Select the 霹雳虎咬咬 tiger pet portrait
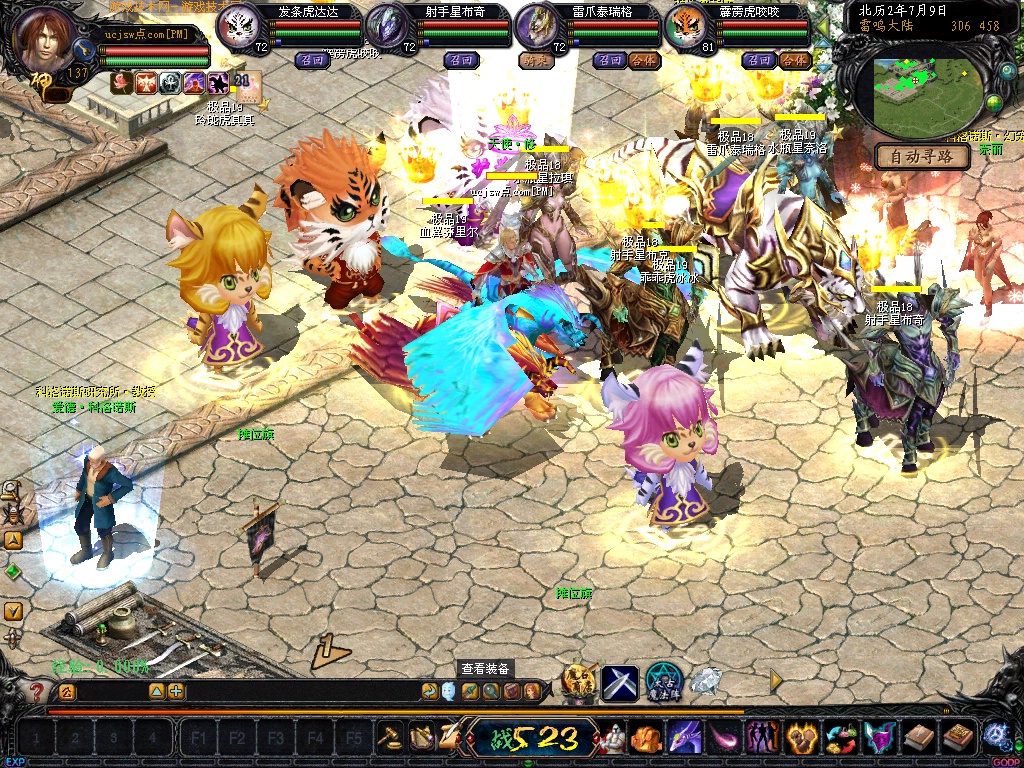 pos(688,28)
